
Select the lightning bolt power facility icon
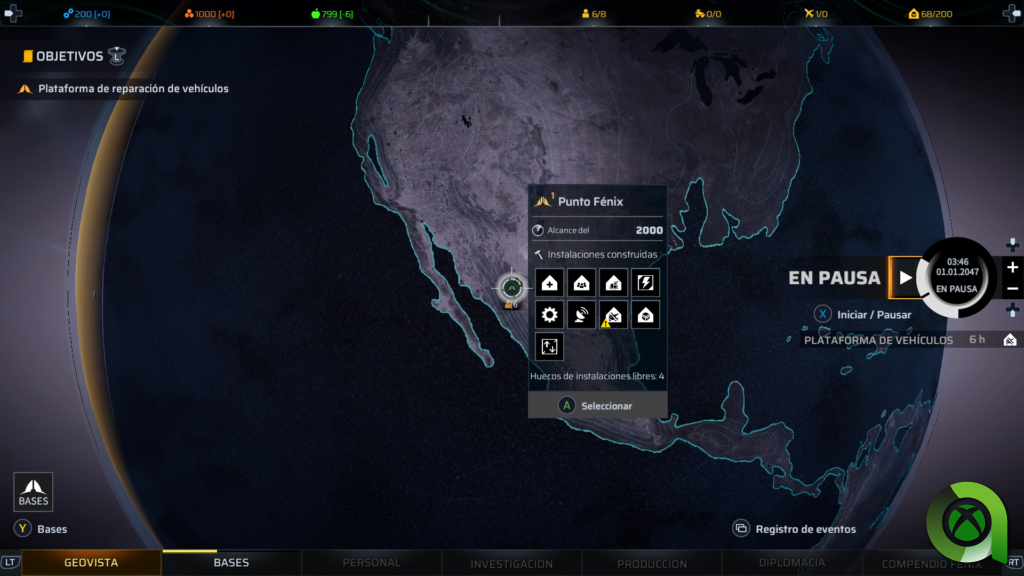click(645, 283)
